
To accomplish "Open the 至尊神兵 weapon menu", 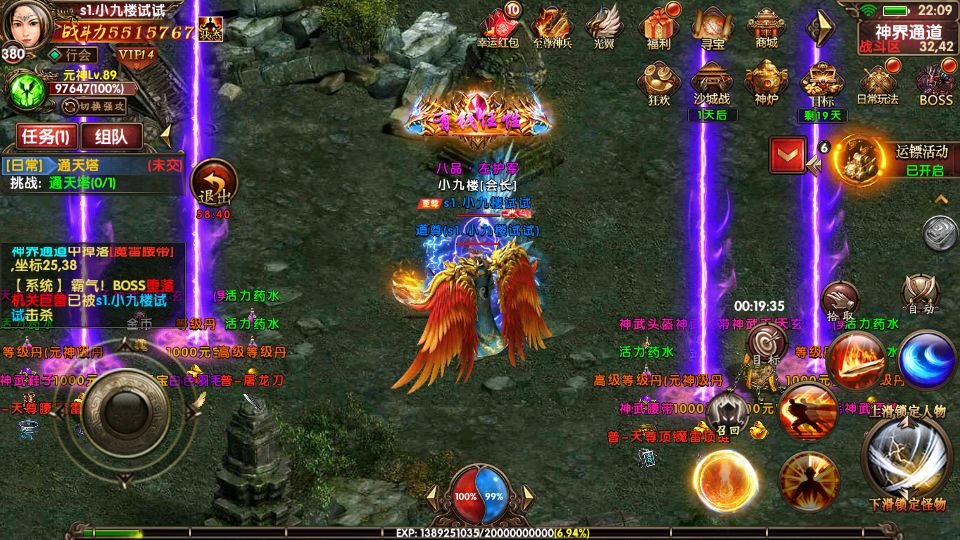I will (x=552, y=24).
